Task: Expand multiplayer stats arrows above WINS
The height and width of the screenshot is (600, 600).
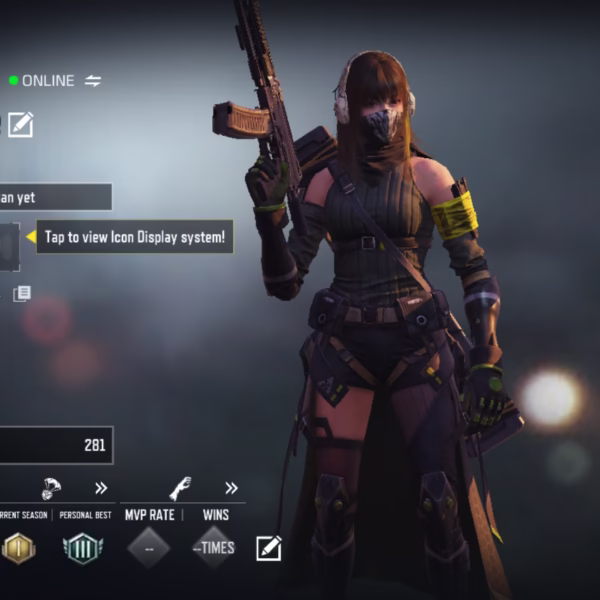Action: pyautogui.click(x=231, y=488)
